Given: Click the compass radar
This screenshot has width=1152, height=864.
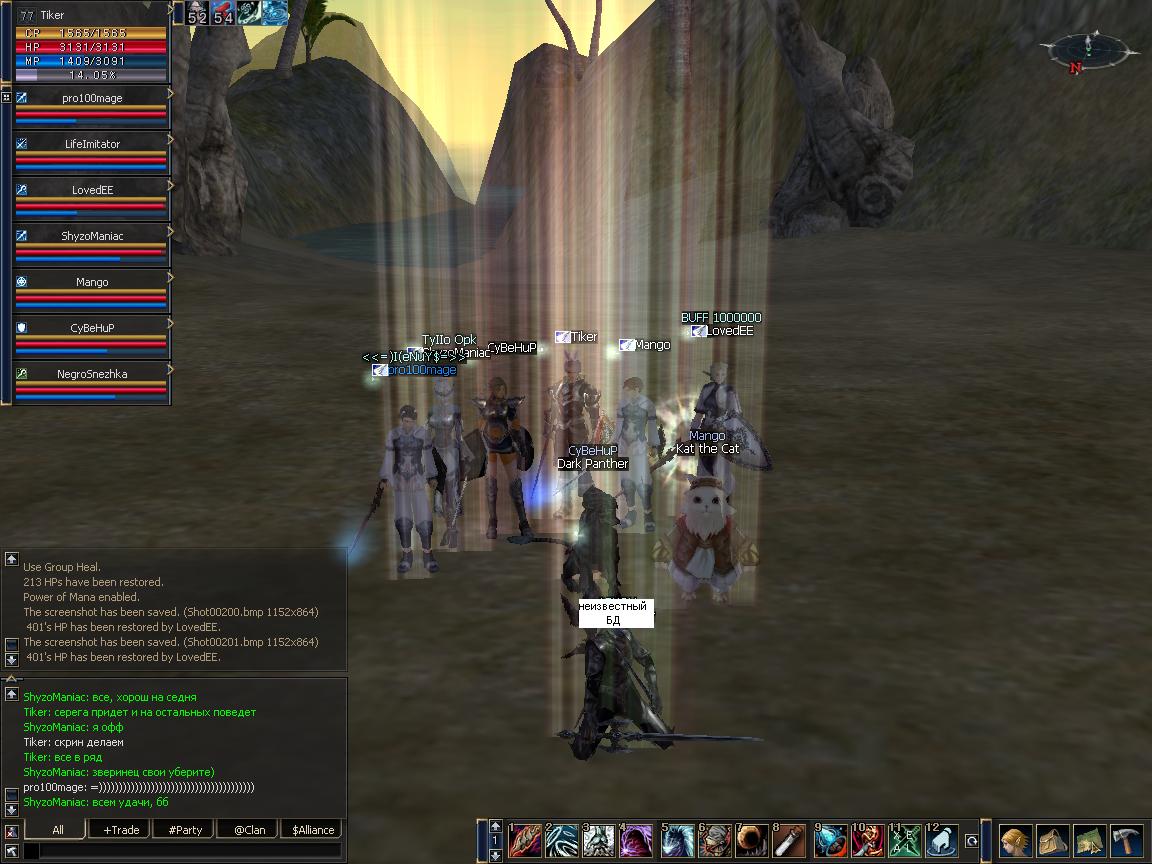Looking at the screenshot, I should click(x=1086, y=50).
